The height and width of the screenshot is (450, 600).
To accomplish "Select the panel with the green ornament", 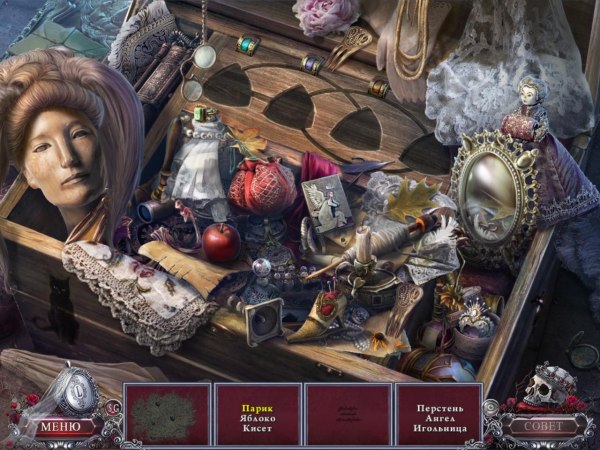I will [x=167, y=414].
